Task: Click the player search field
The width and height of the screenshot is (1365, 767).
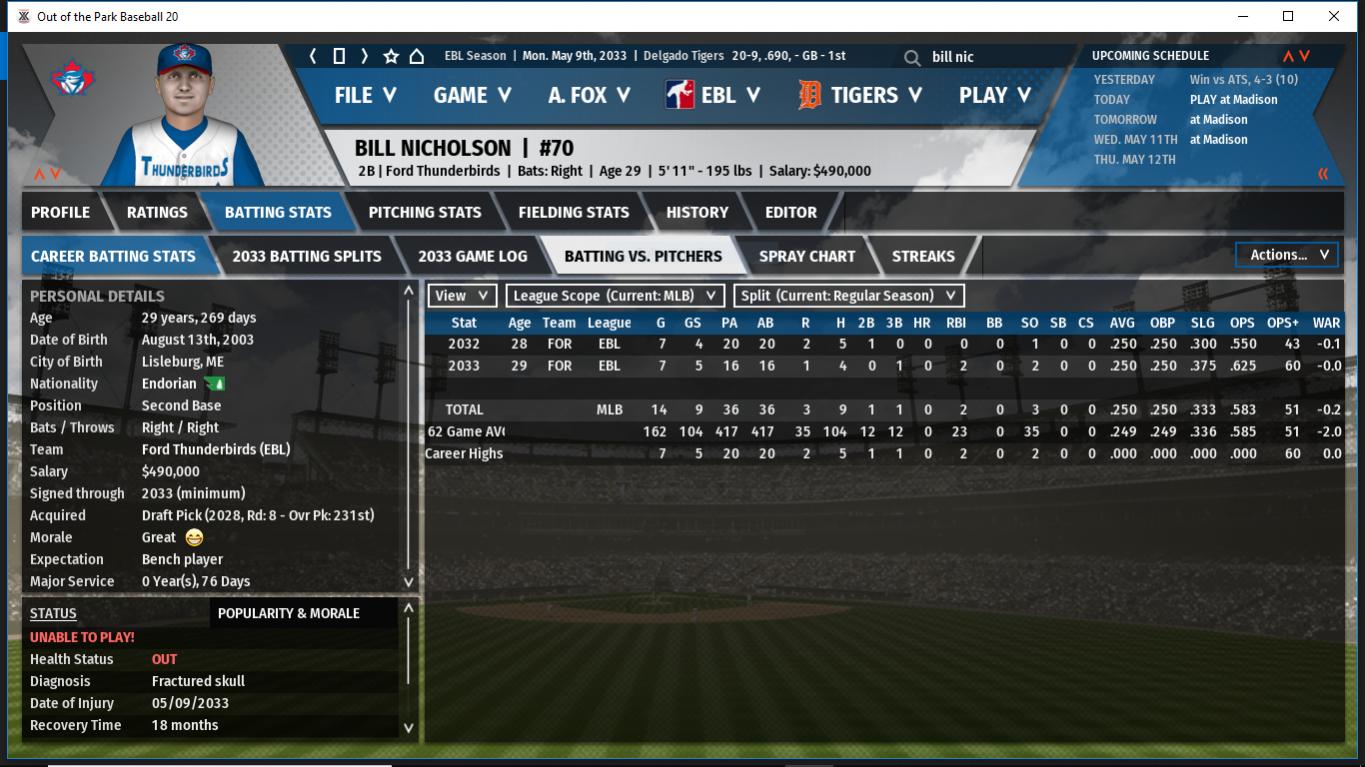Action: (1000, 57)
